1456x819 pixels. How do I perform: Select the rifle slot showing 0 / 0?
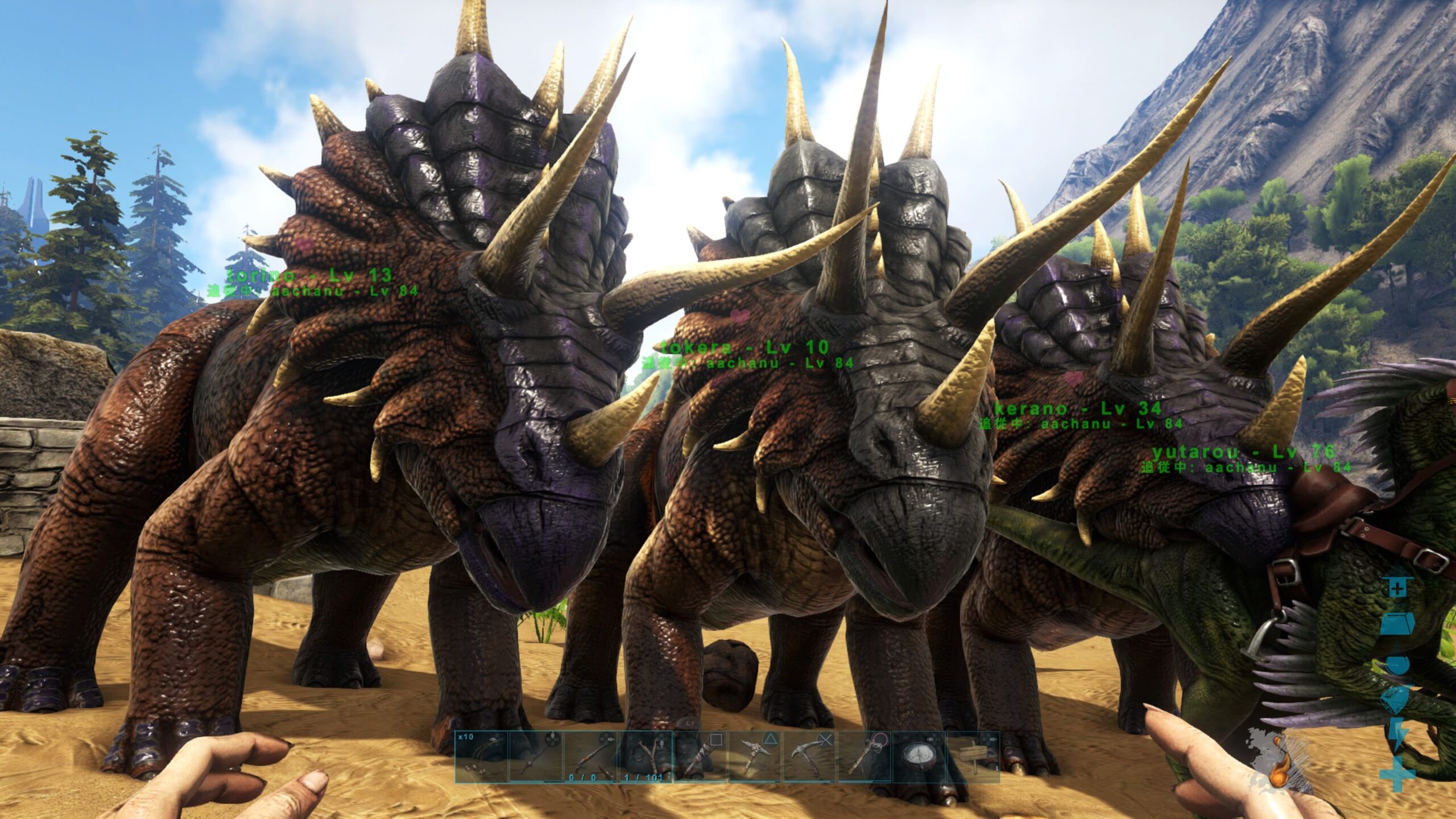tap(590, 757)
